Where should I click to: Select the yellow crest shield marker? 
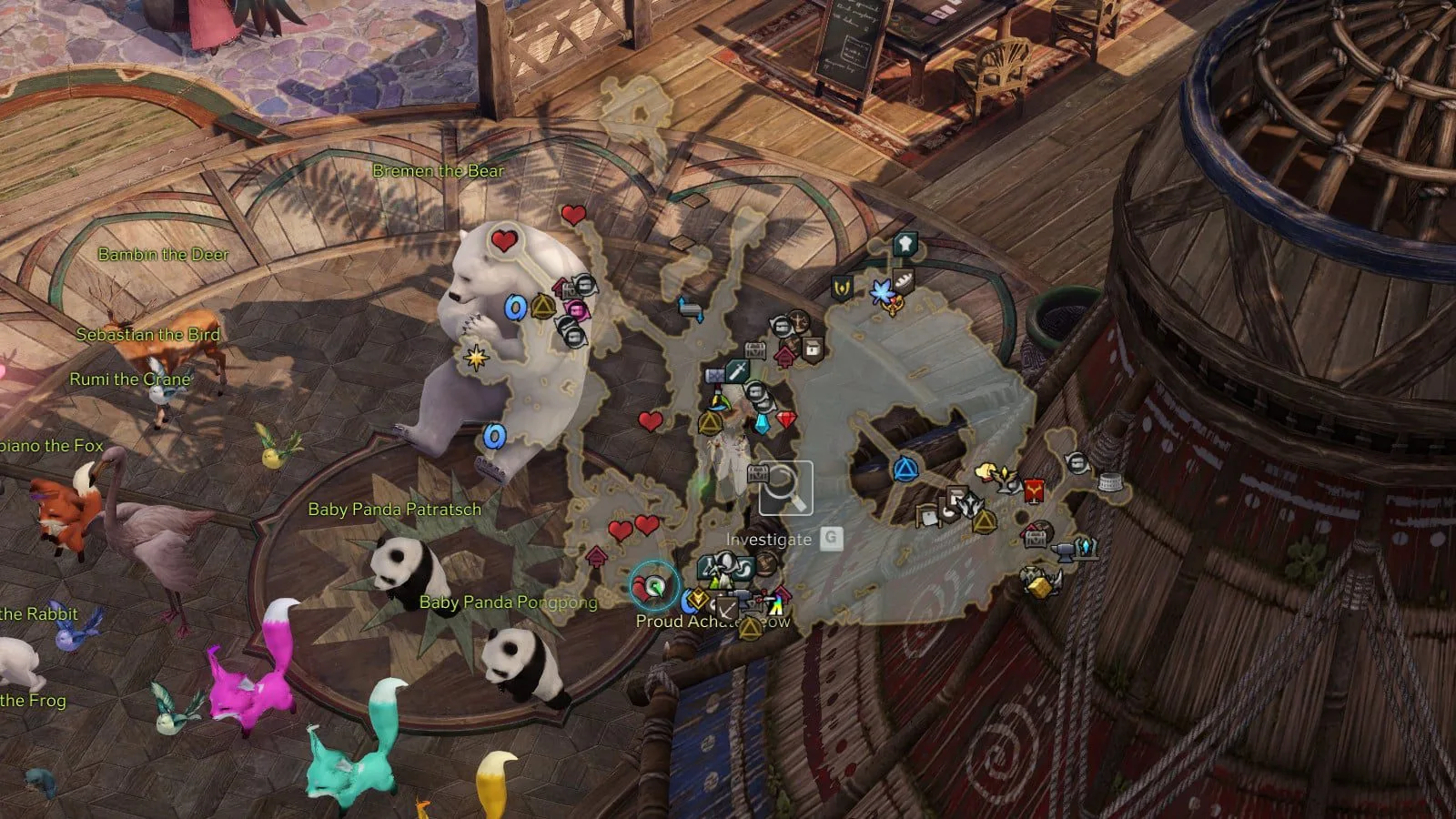(x=843, y=289)
